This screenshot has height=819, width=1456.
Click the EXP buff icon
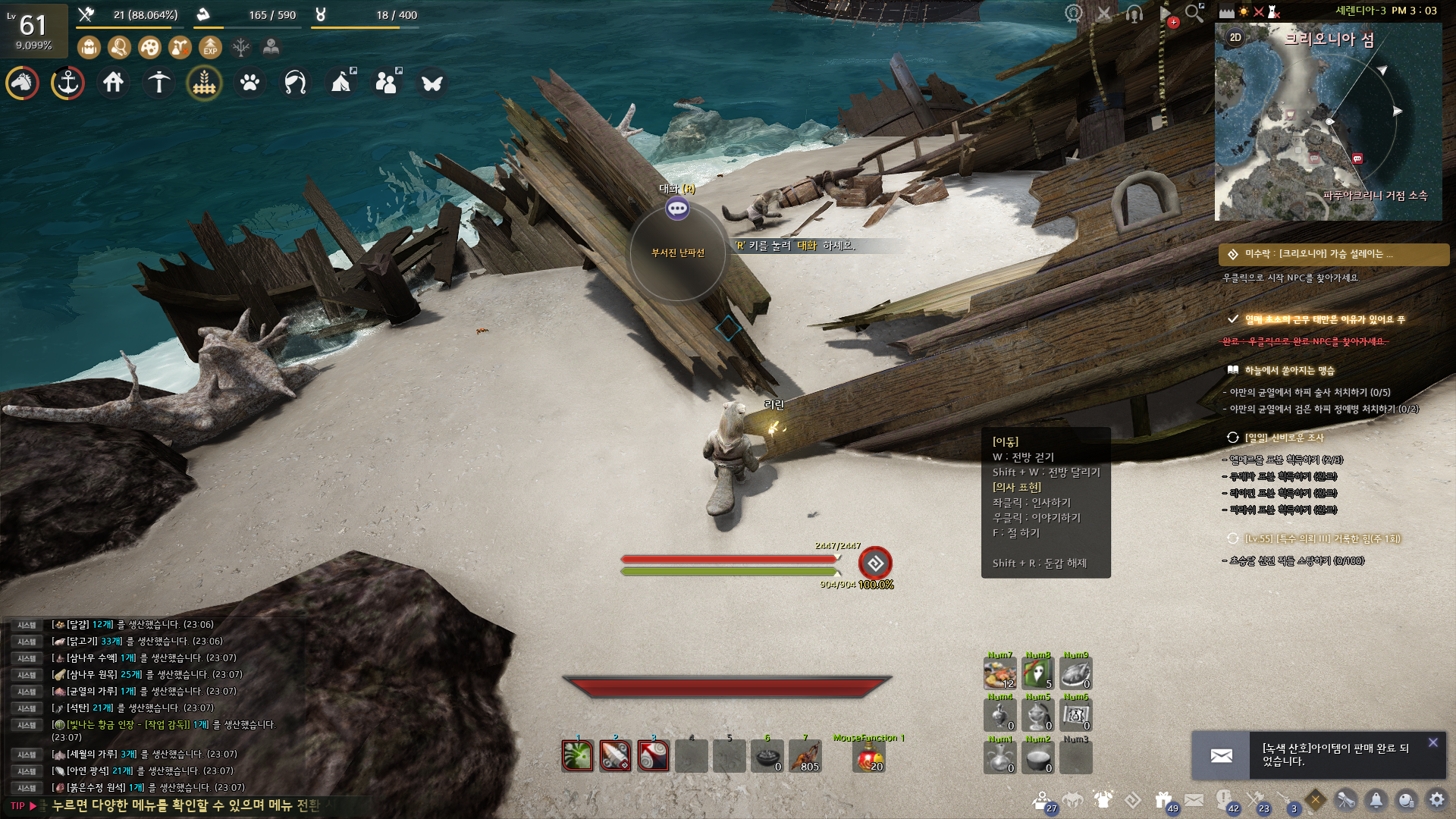(210, 48)
